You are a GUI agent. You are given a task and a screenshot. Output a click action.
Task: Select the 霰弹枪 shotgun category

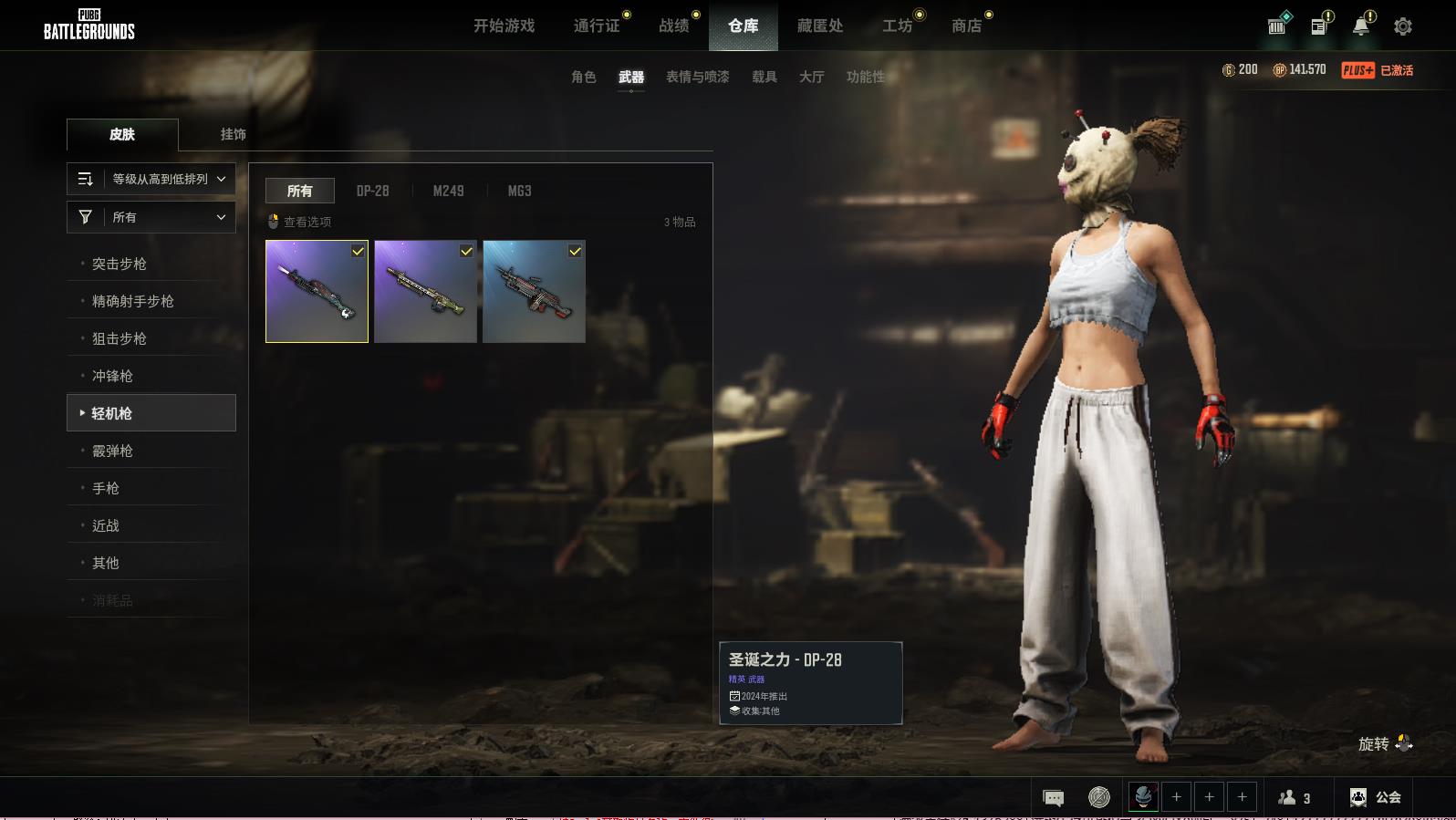(x=113, y=451)
